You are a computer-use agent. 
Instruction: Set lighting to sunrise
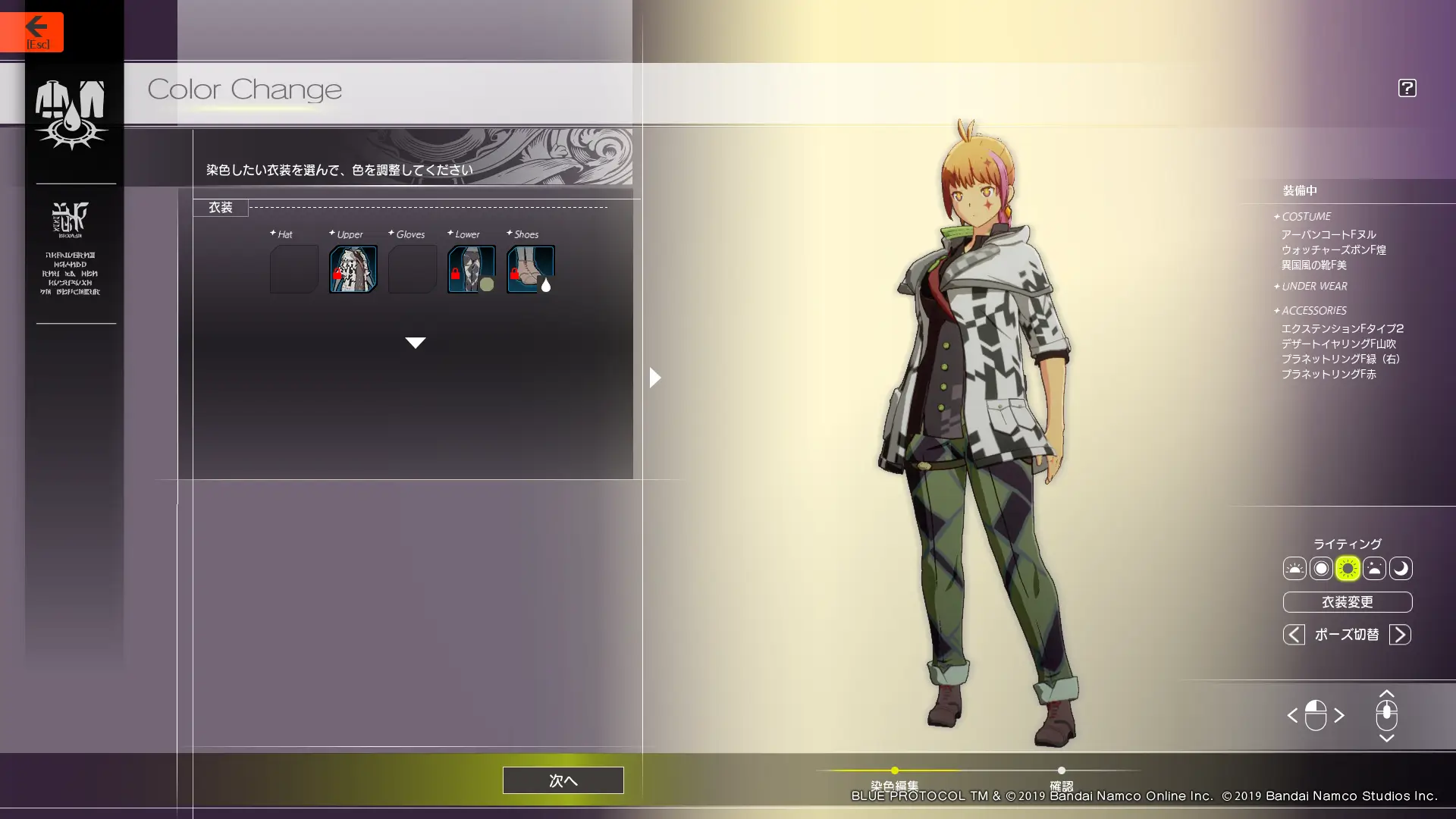pyautogui.click(x=1294, y=569)
